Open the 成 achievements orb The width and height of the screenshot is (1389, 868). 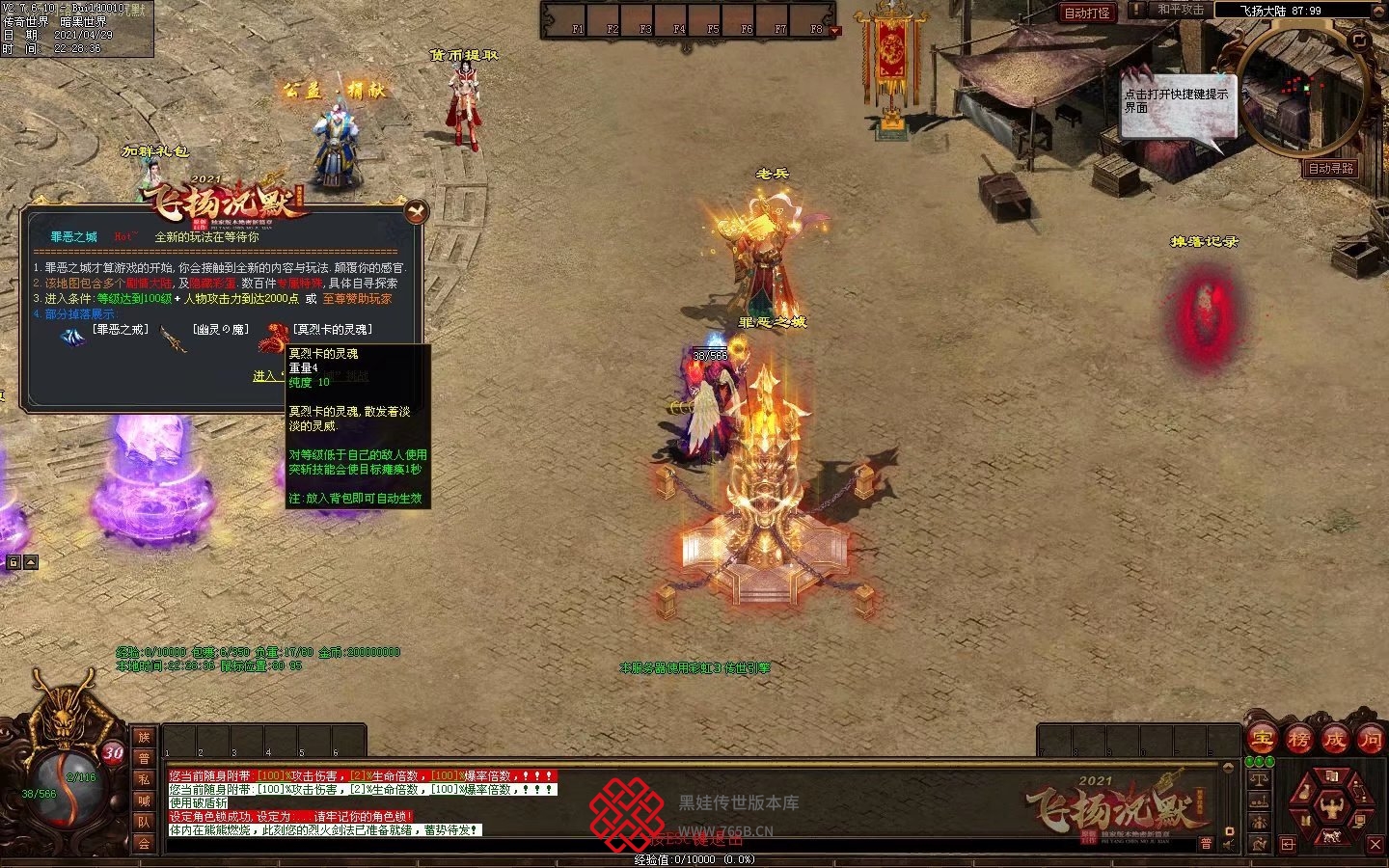pyautogui.click(x=1334, y=740)
